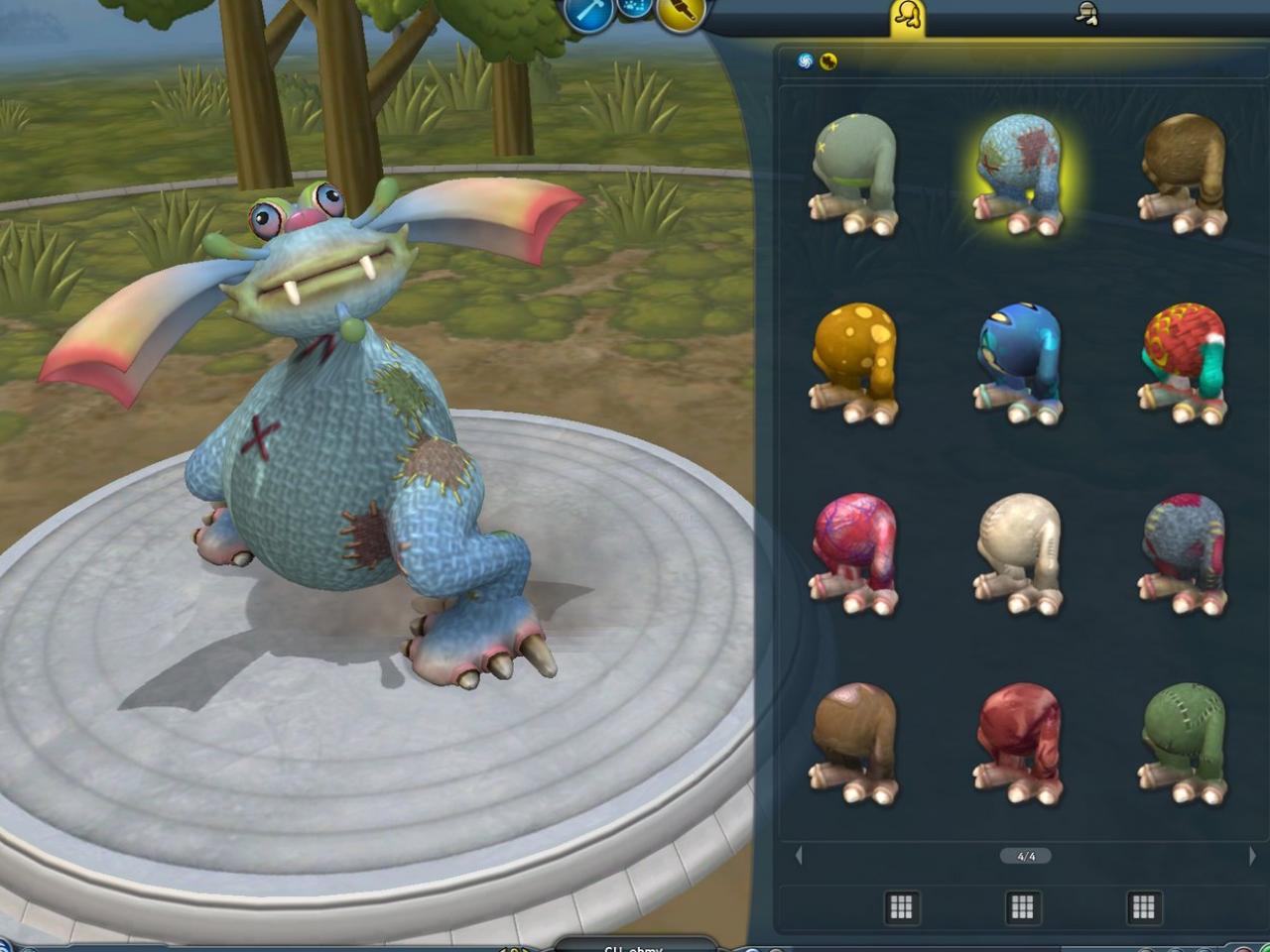The height and width of the screenshot is (952, 1270).
Task: Switch to the bandaged creature paint tab
Action: pyautogui.click(x=1086, y=14)
